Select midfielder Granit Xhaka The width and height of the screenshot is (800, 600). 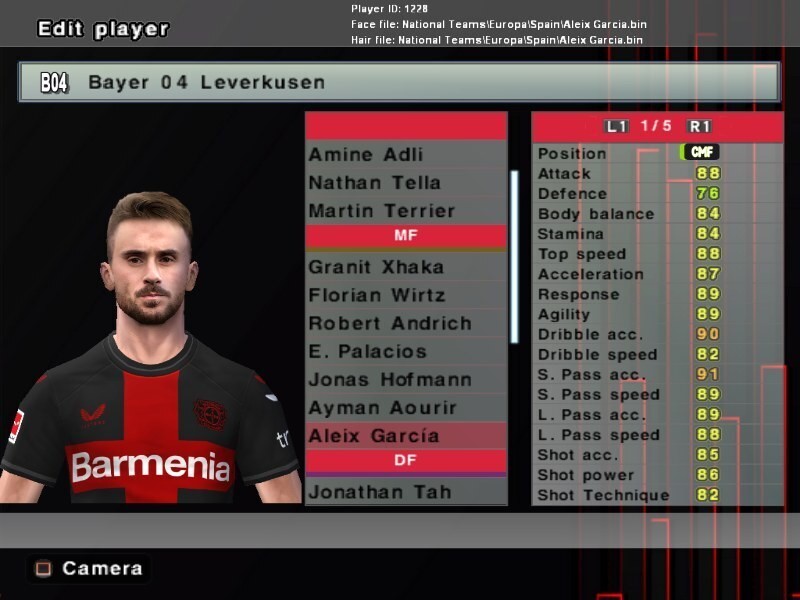pos(375,267)
